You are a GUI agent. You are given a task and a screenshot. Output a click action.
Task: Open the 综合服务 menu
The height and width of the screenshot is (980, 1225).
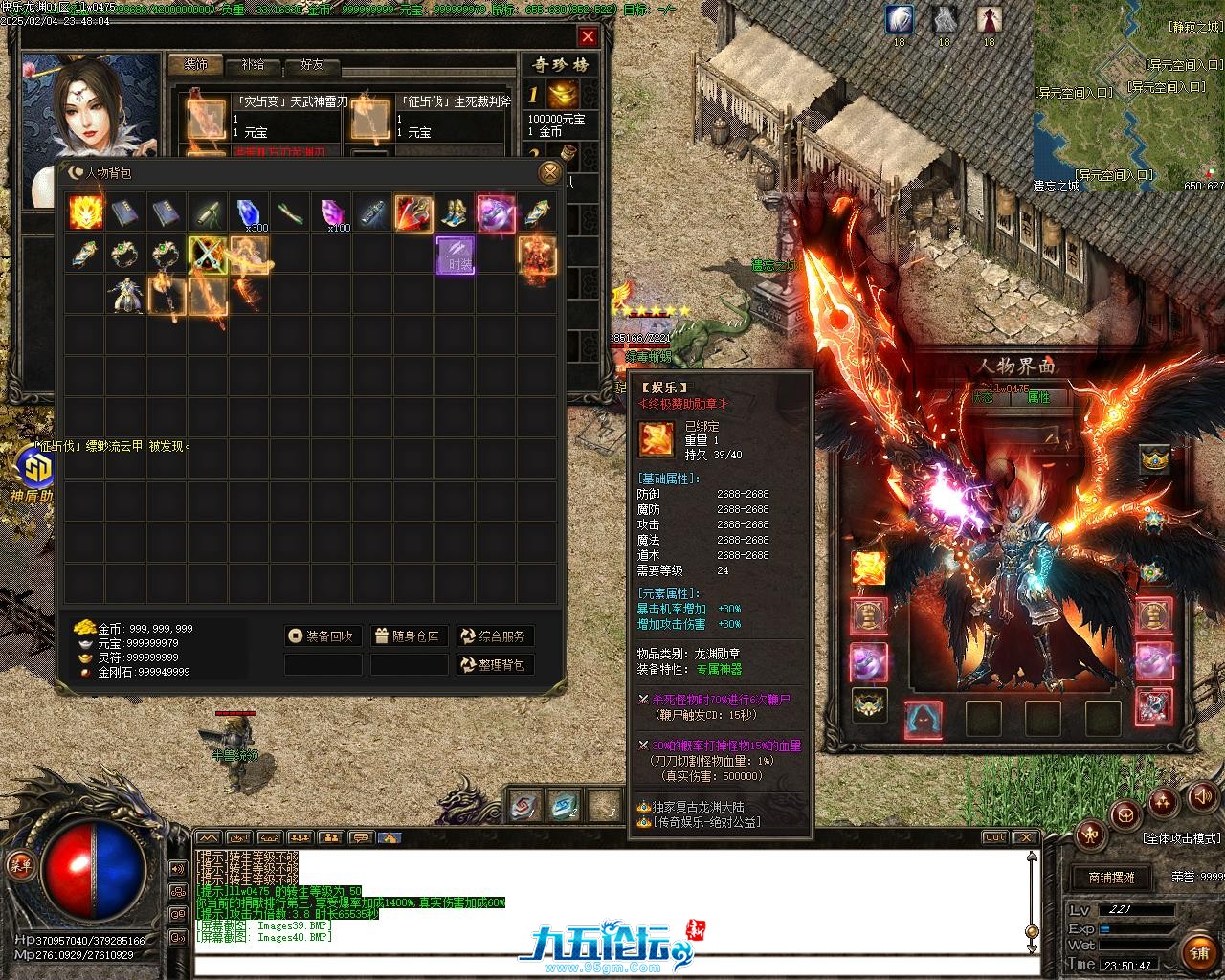[x=495, y=636]
